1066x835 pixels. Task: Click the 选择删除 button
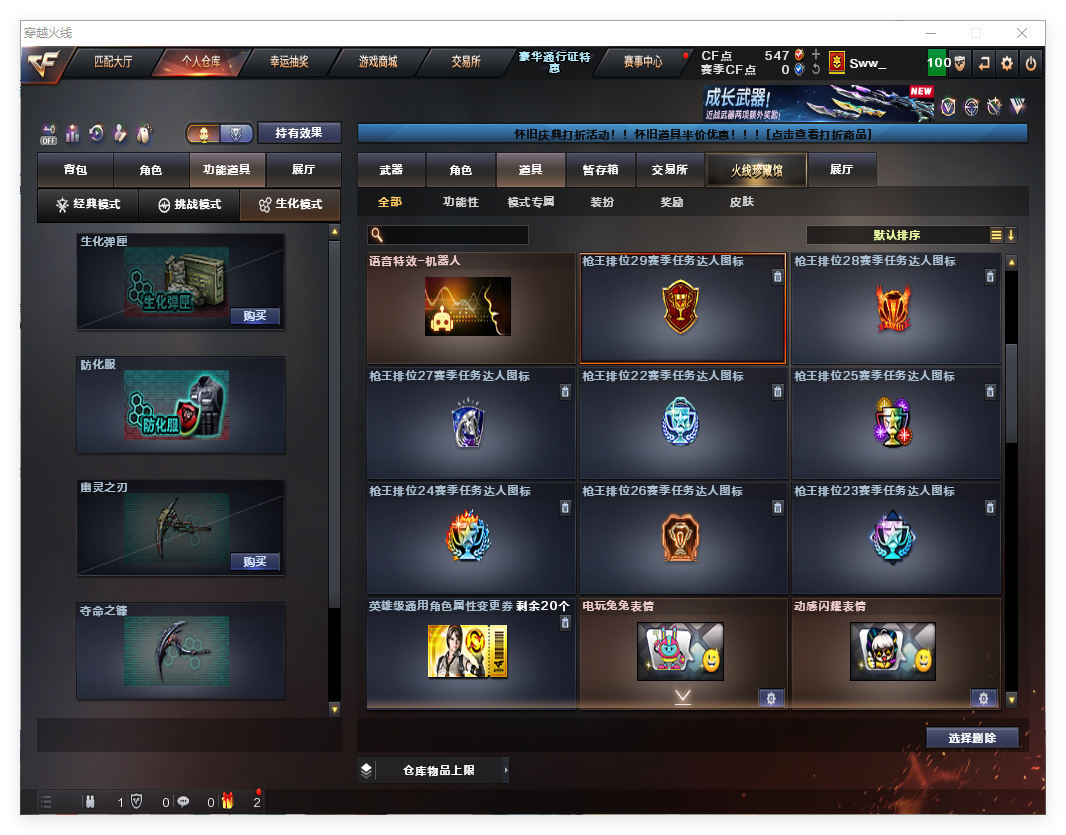[972, 738]
